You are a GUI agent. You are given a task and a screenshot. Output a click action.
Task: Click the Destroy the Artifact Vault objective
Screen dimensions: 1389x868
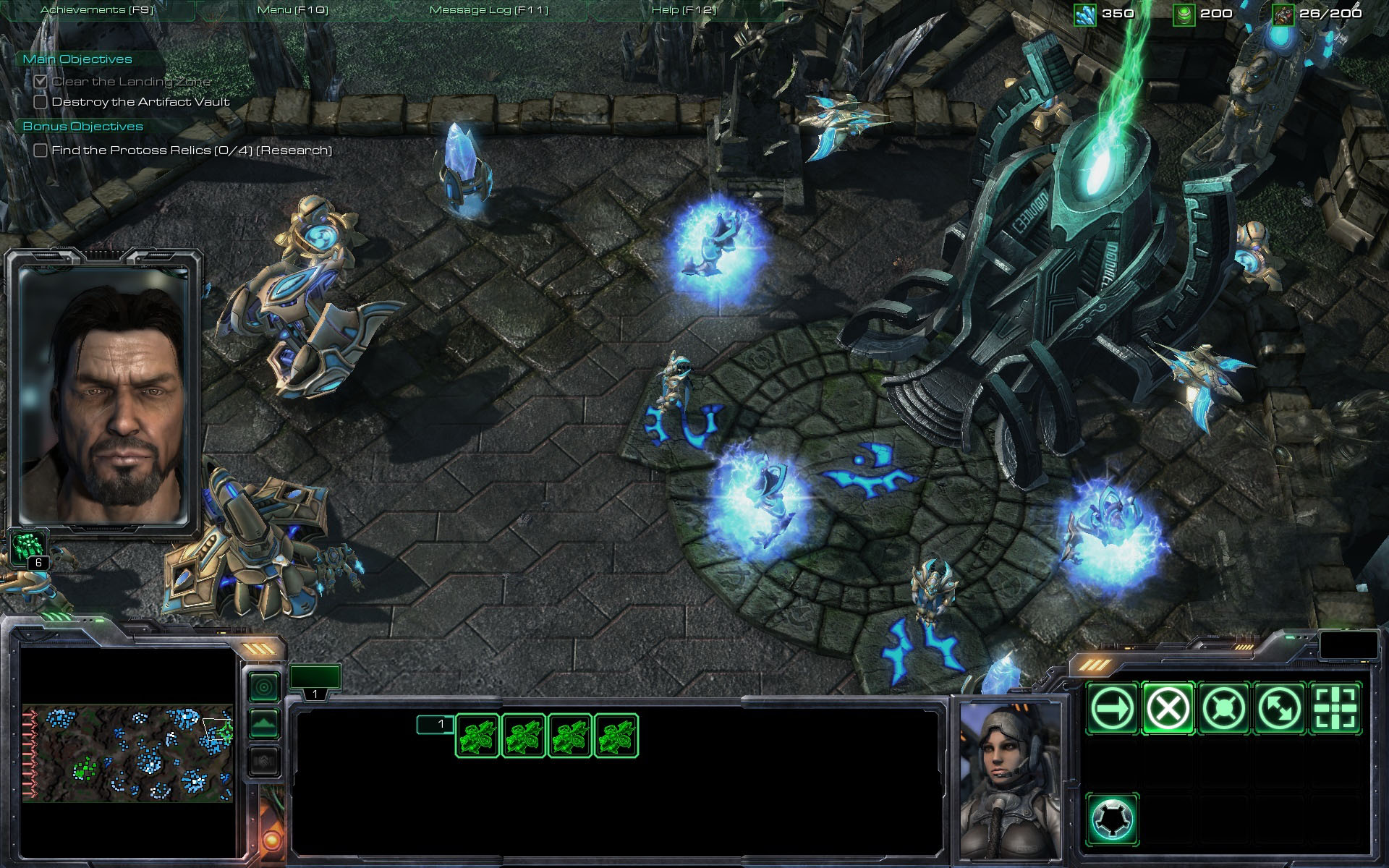(x=140, y=102)
